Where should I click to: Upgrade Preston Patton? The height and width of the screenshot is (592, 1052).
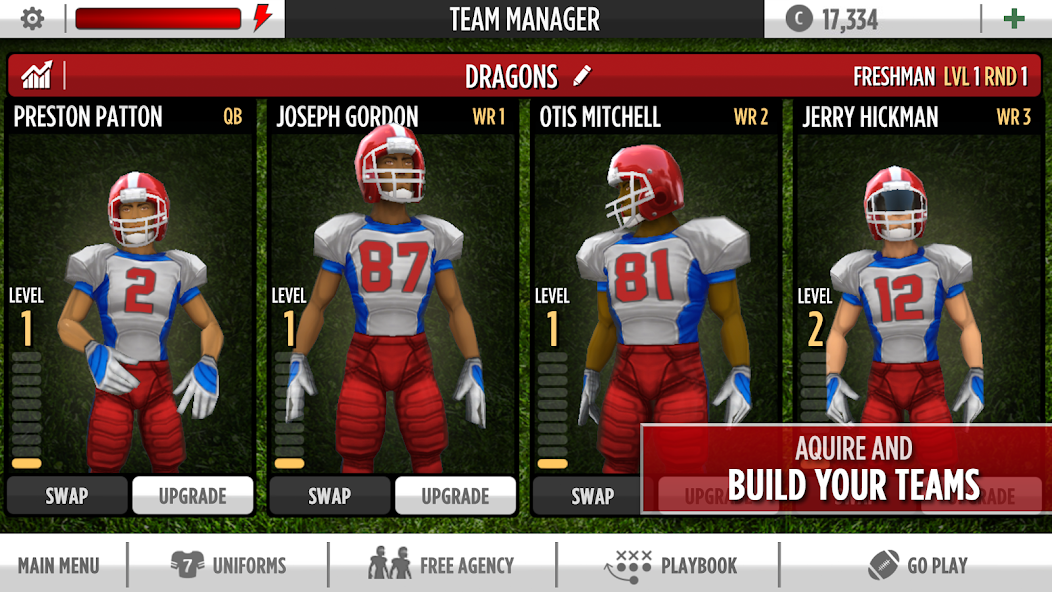tap(193, 496)
